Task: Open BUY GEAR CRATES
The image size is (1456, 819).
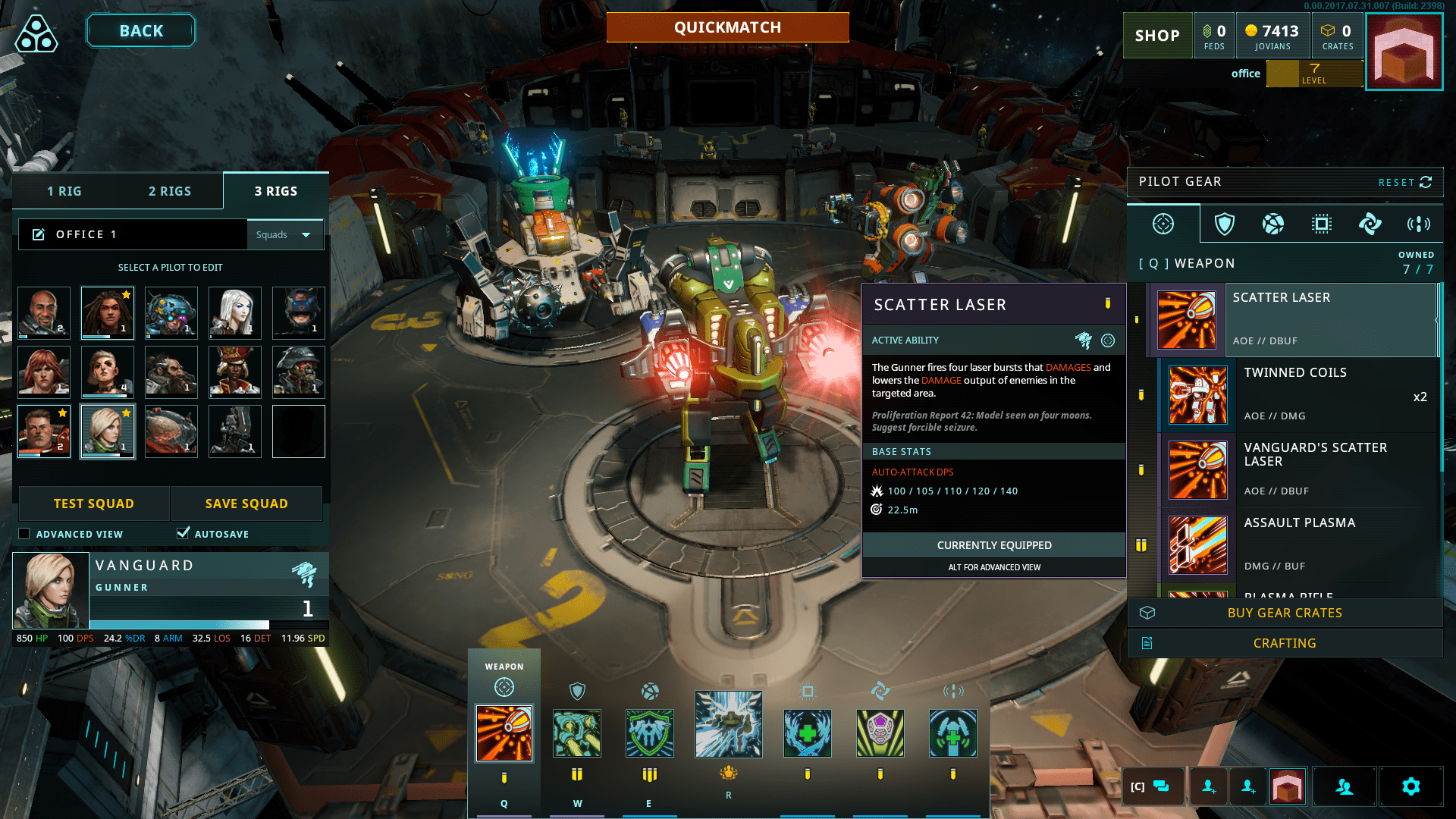Action: (1285, 613)
